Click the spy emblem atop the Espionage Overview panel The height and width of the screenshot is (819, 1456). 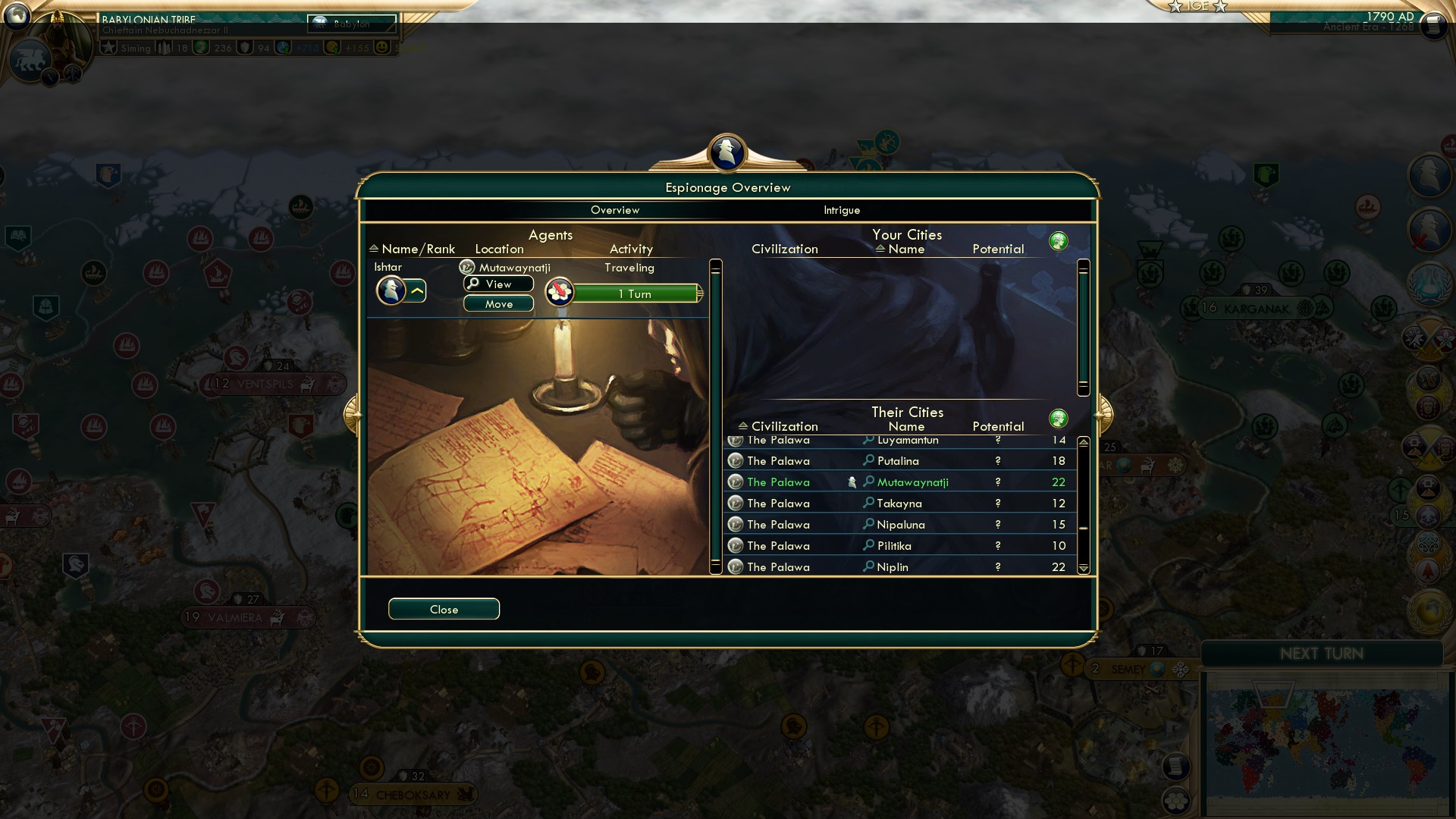click(726, 152)
